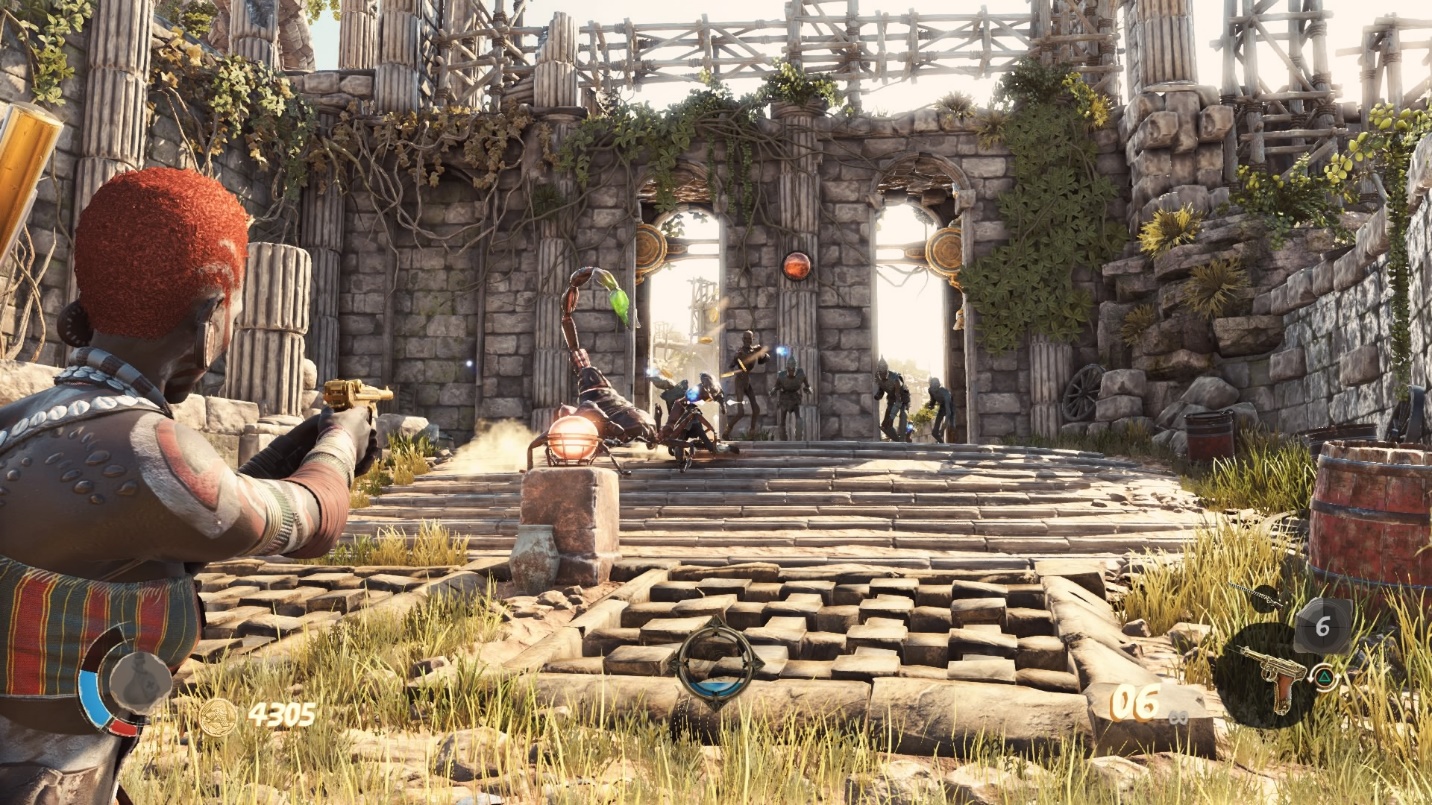Click the gold coin currency icon
The width and height of the screenshot is (1432, 805).
217,716
